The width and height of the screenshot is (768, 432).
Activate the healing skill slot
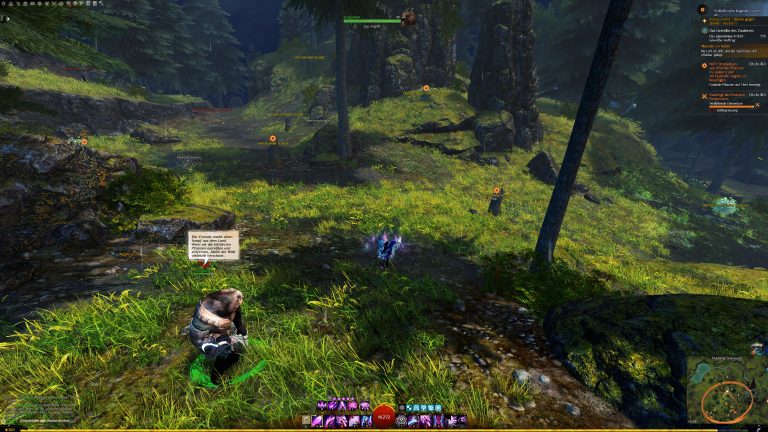coord(401,421)
